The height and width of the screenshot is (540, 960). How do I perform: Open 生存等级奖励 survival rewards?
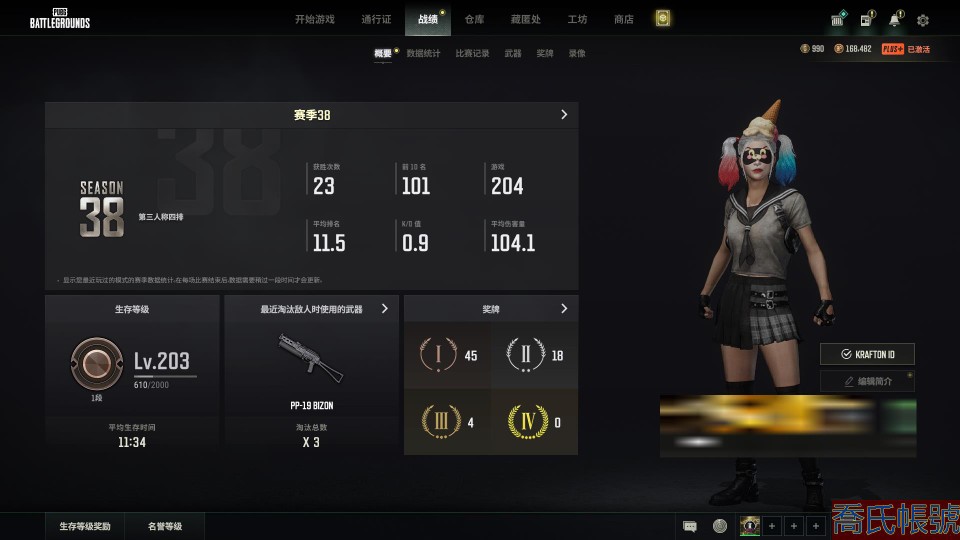(x=85, y=526)
